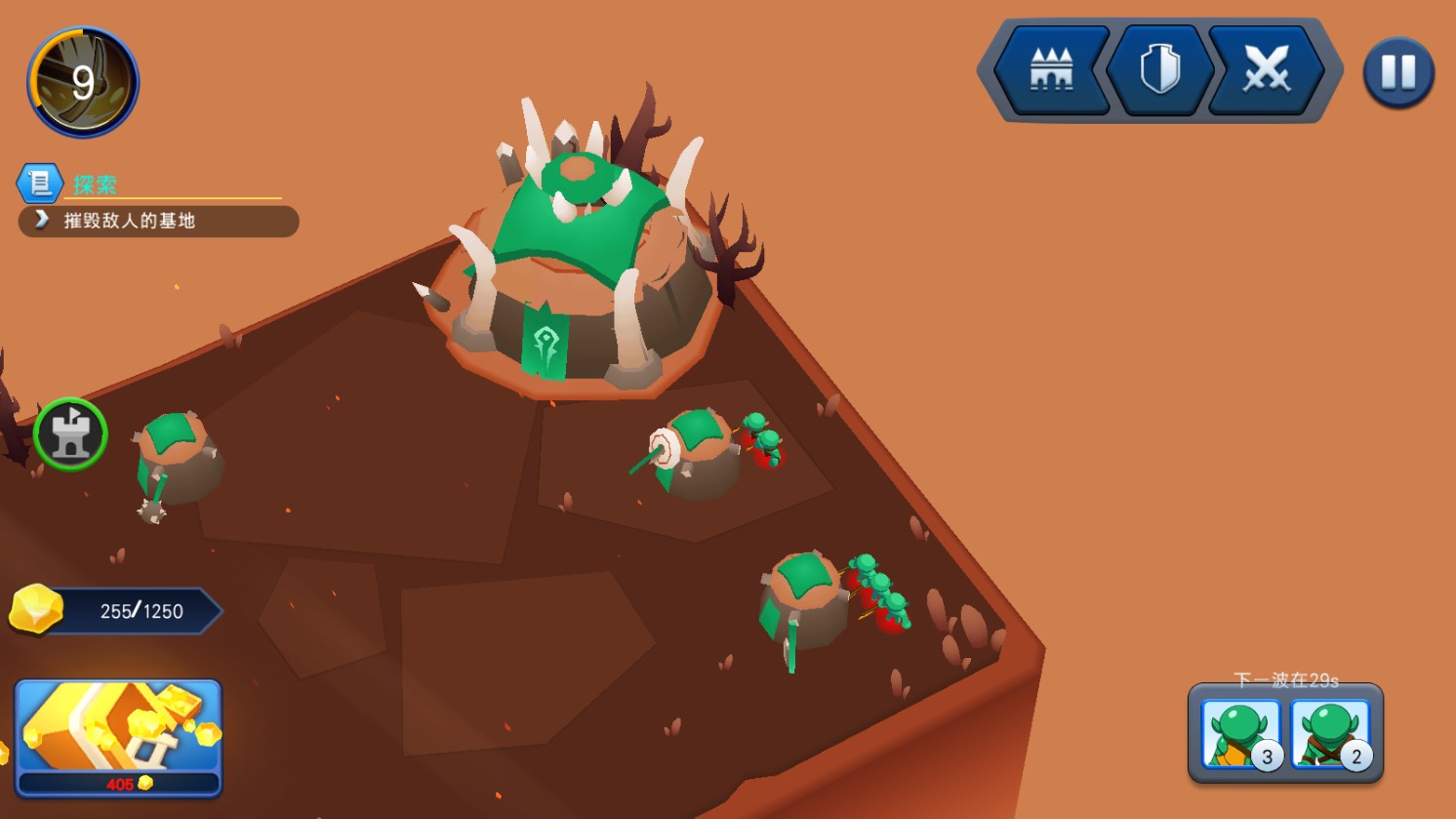This screenshot has height=819, width=1456.
Task: Click the green-ringed tower build icon
Action: 70,434
